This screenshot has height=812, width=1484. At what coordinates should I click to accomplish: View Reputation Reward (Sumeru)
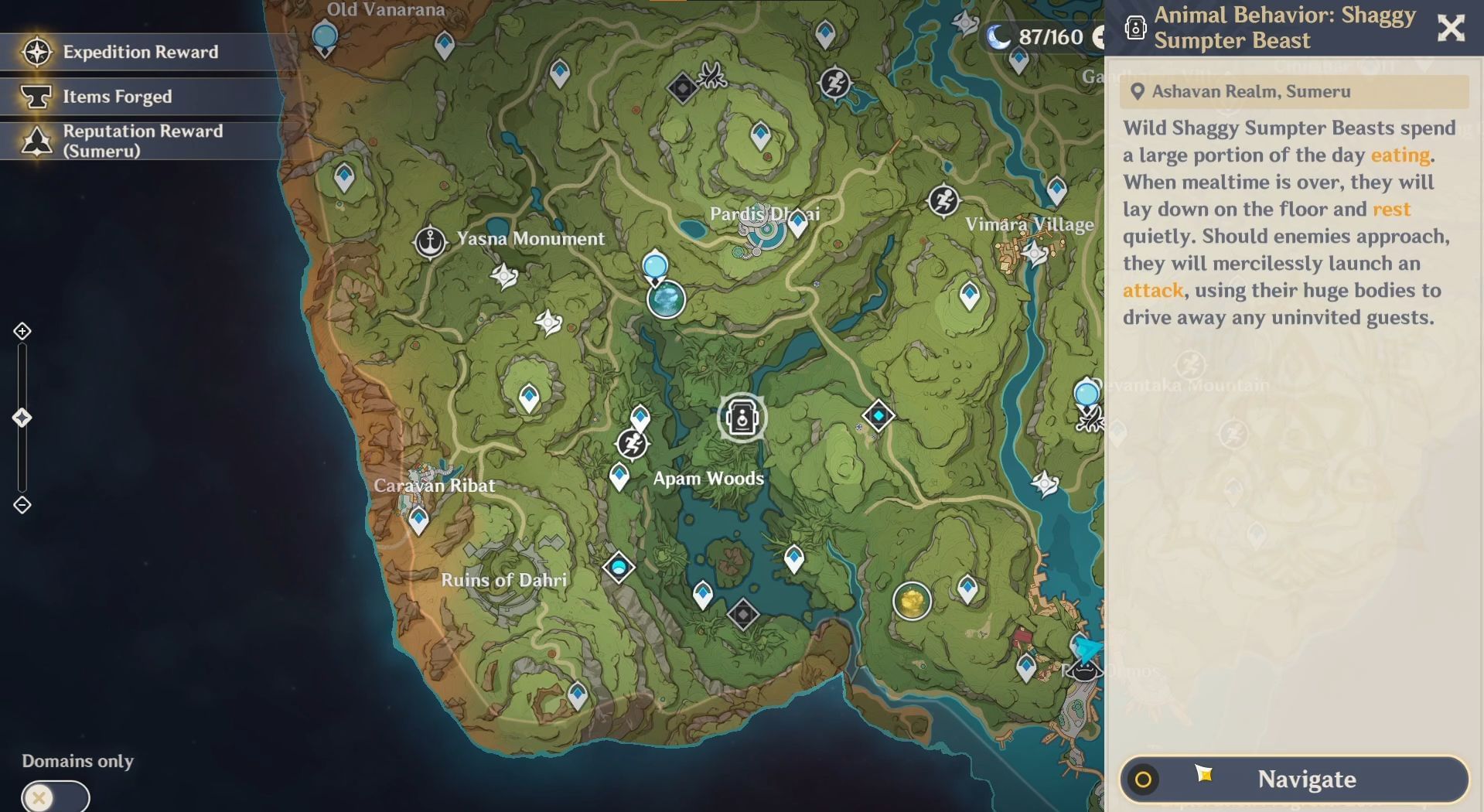(143, 140)
